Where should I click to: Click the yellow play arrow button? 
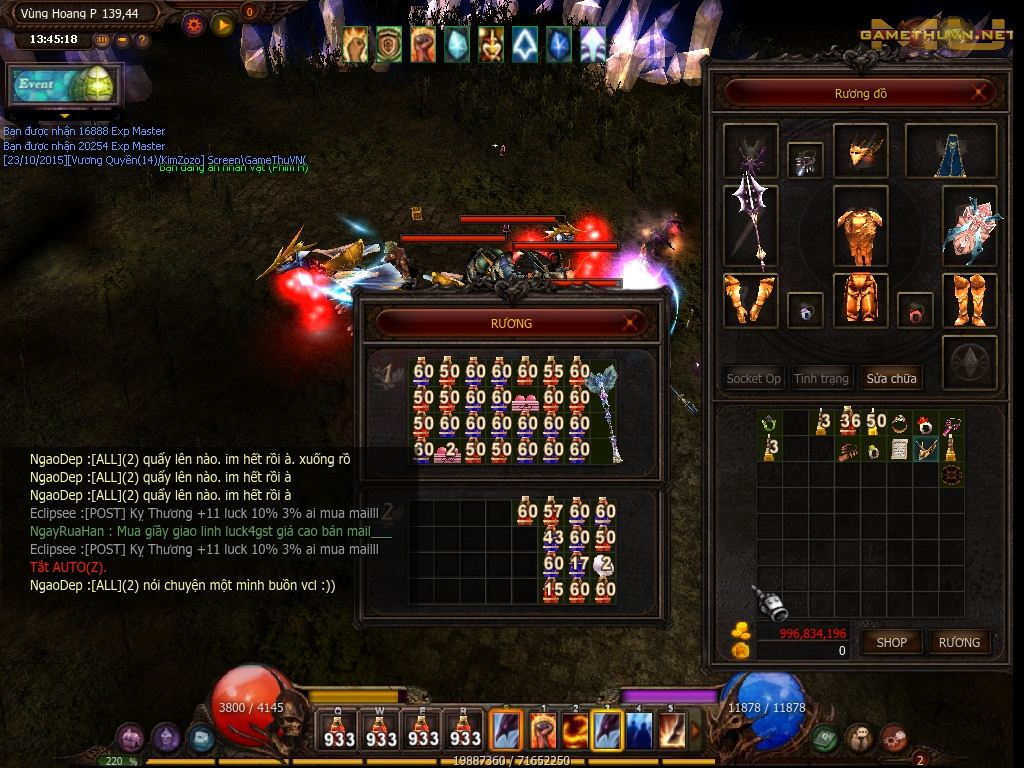tap(222, 25)
